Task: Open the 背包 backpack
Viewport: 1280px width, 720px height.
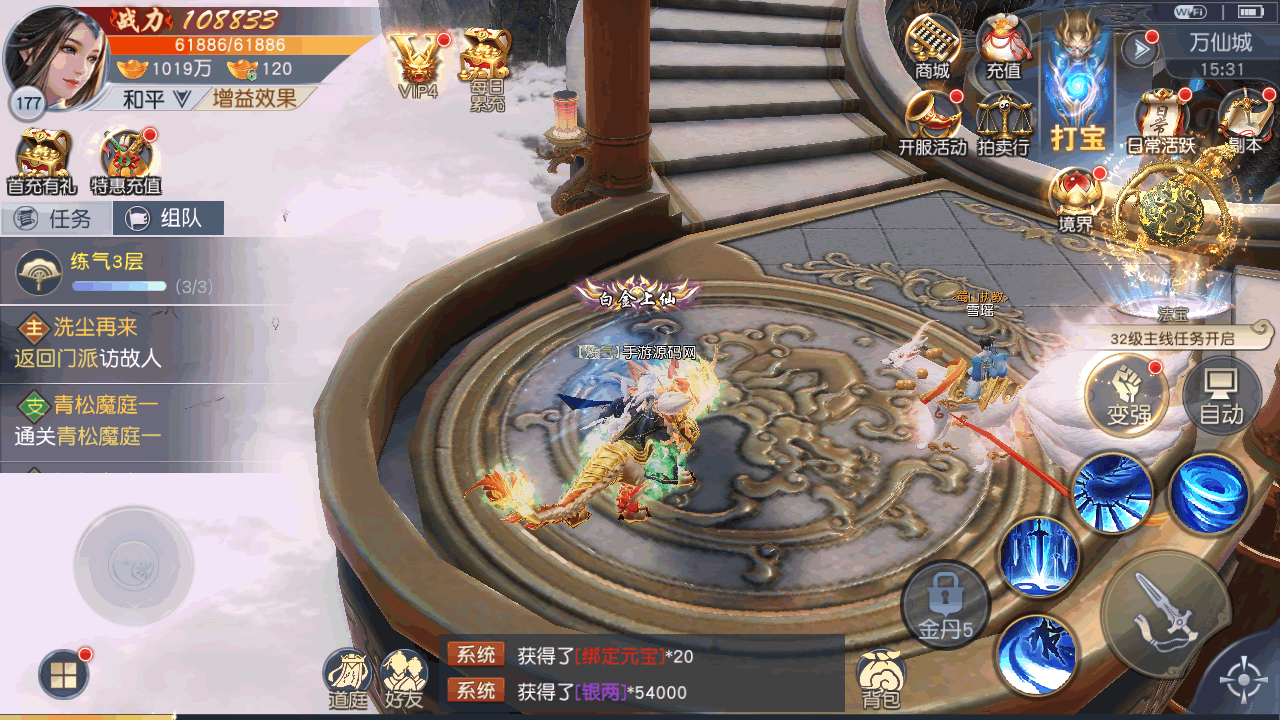Action: pos(881,679)
